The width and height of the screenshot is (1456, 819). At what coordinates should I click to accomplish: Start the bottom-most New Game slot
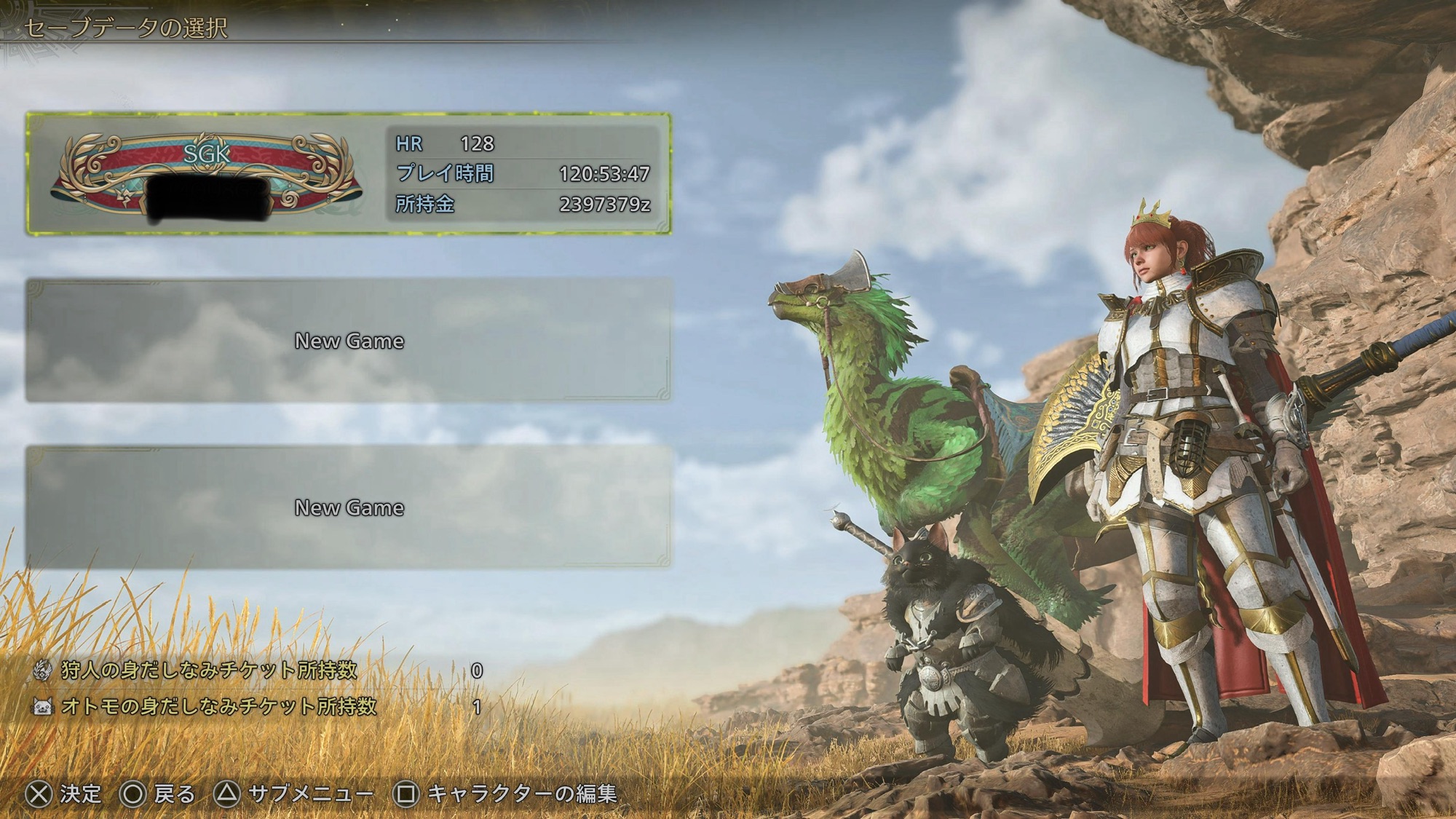click(x=348, y=507)
